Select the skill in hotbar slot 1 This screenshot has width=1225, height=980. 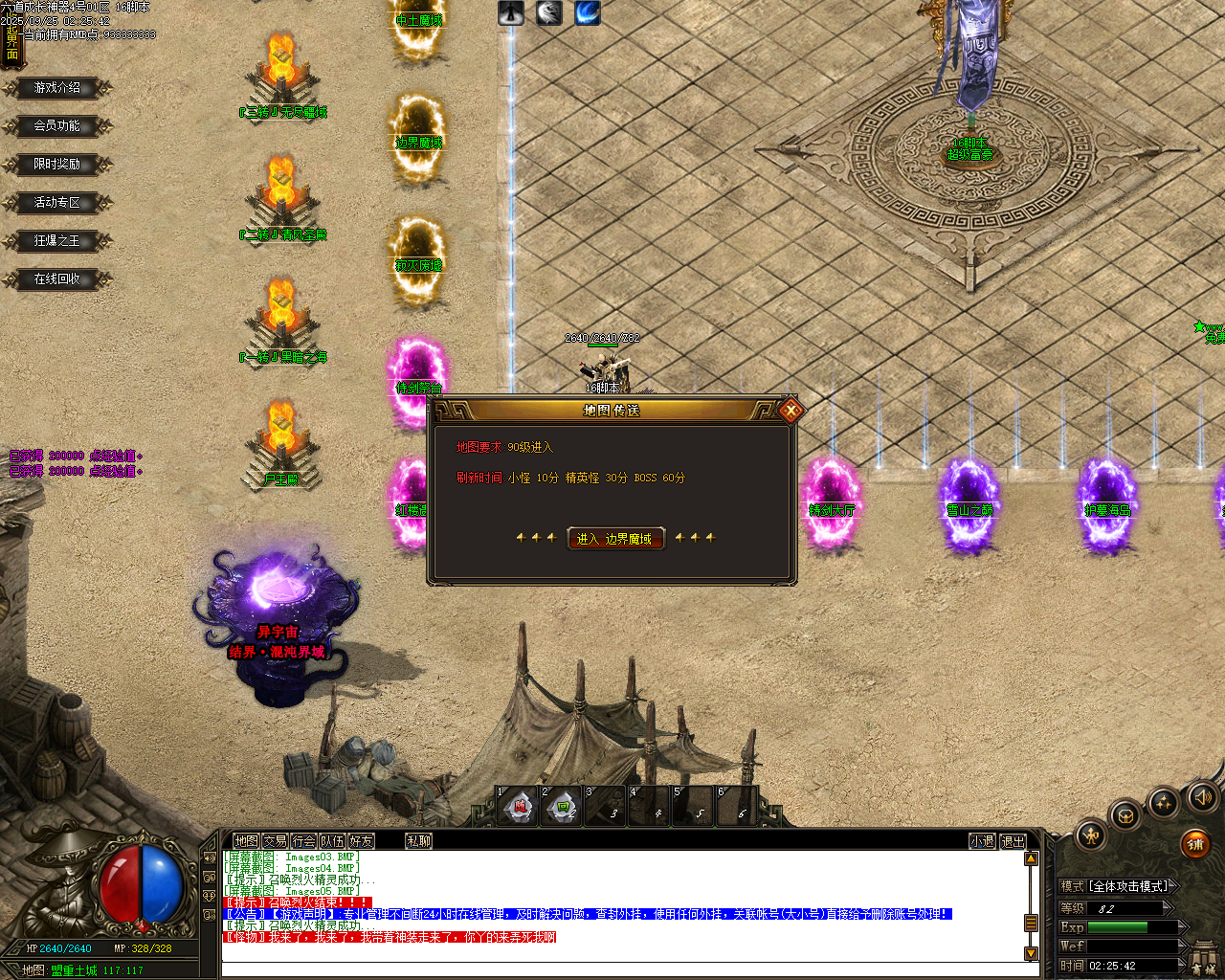518,807
